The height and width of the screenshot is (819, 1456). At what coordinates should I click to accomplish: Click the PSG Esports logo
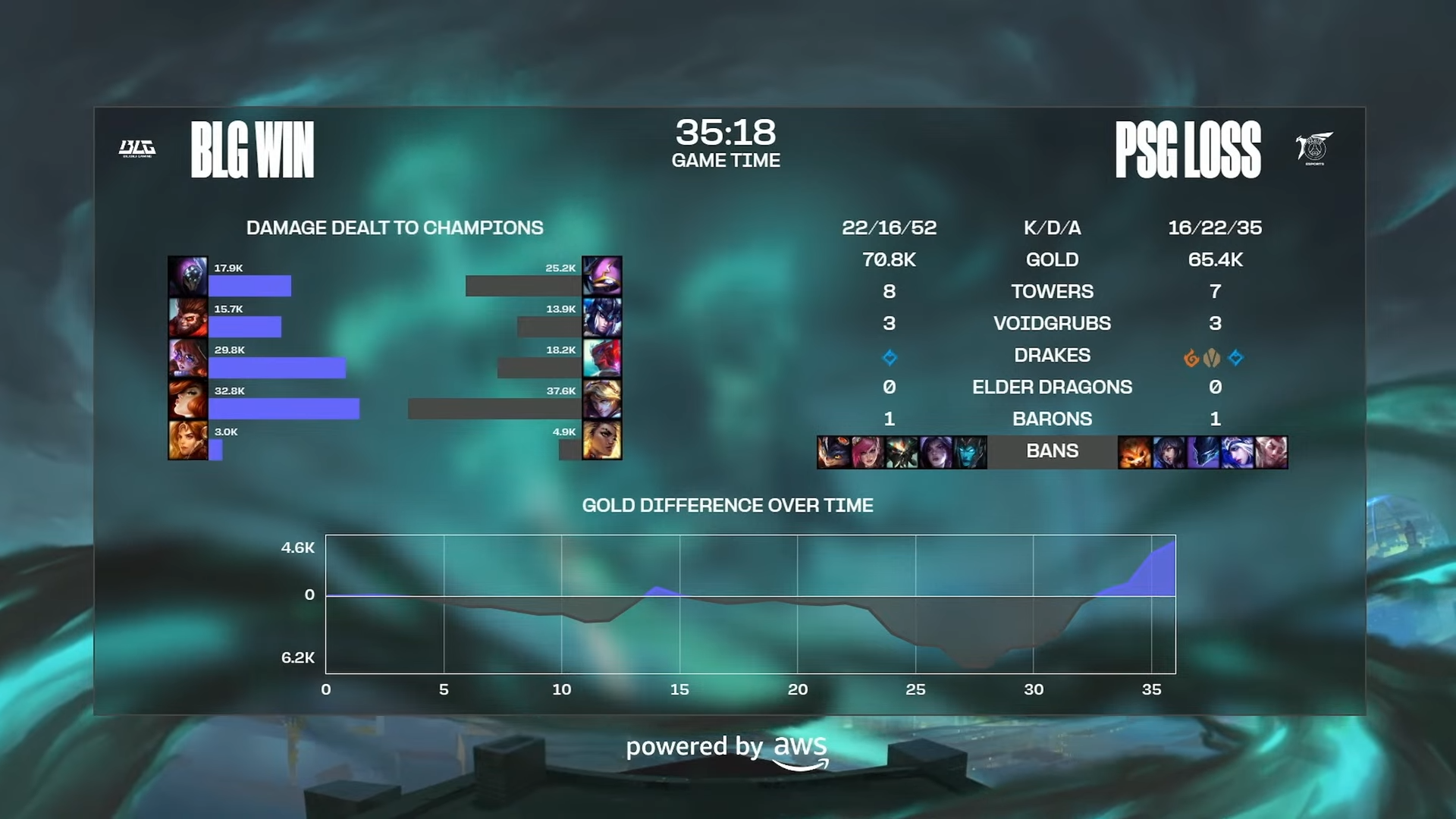point(1314,146)
